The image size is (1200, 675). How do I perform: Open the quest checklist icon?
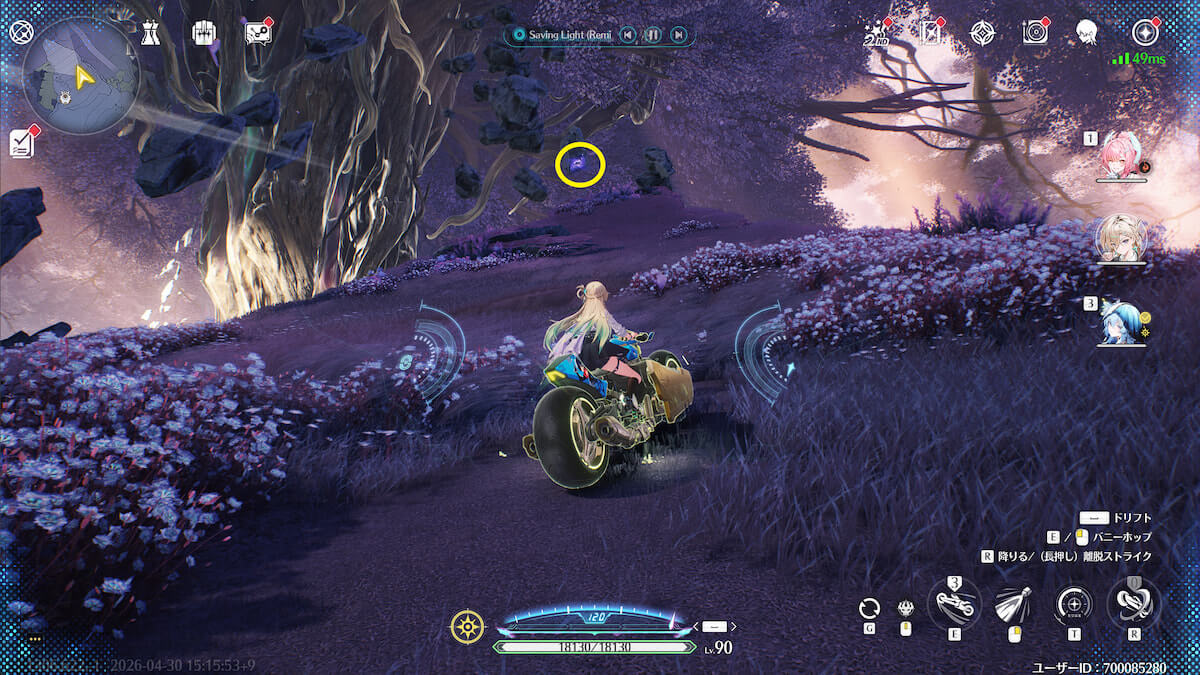[22, 142]
